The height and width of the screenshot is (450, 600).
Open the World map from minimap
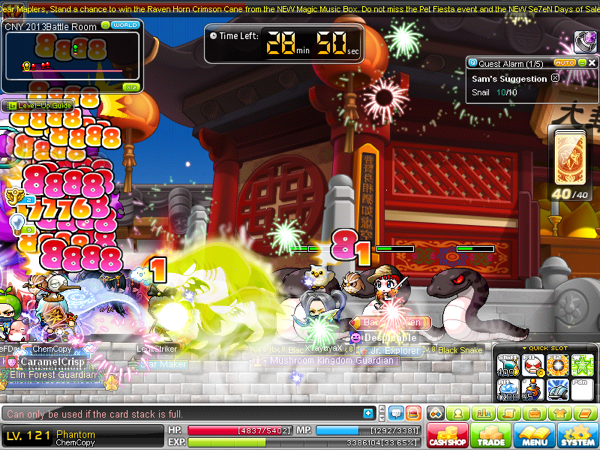tap(124, 24)
